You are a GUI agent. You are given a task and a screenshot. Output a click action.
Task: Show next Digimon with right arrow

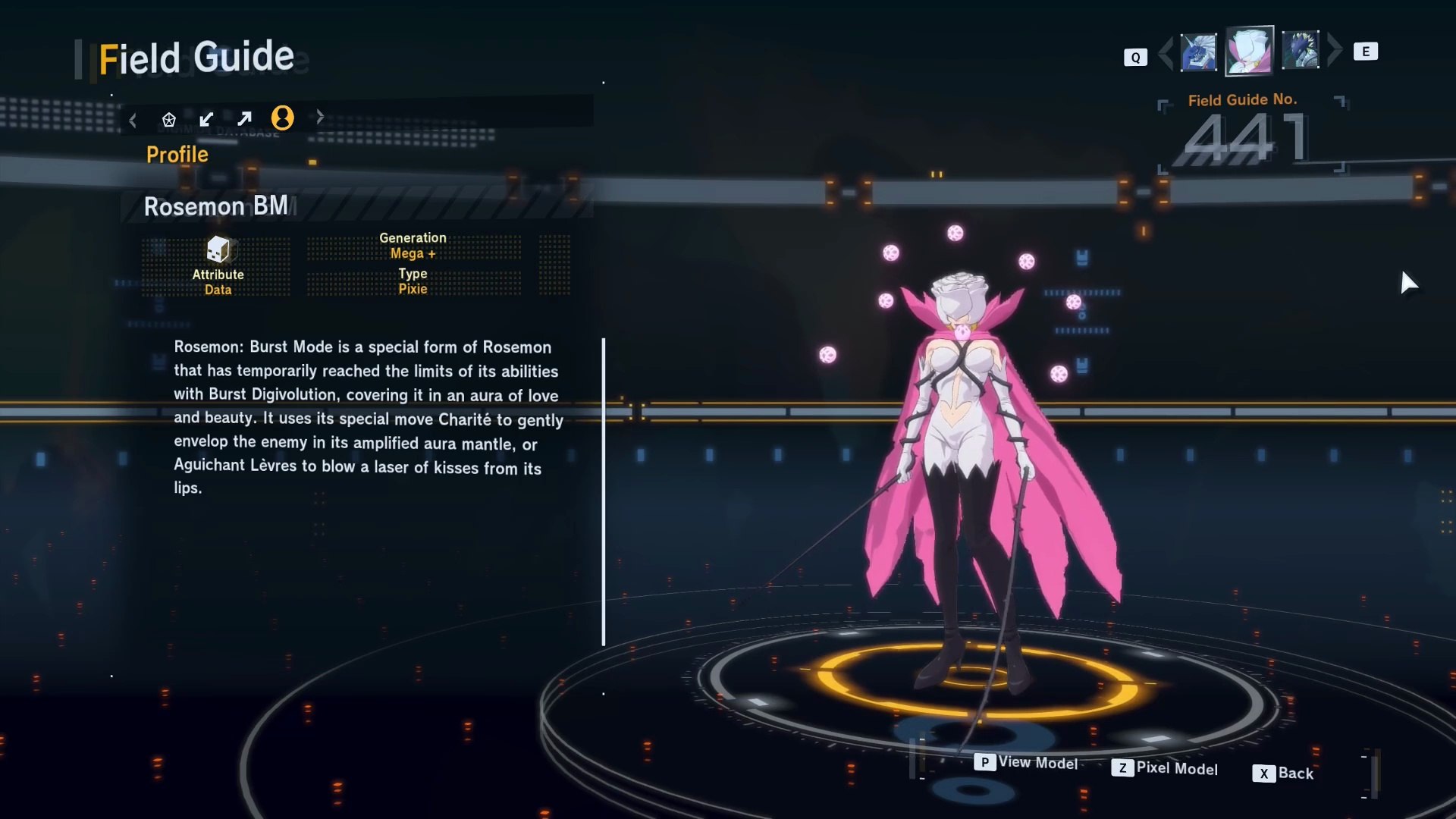tap(1335, 51)
